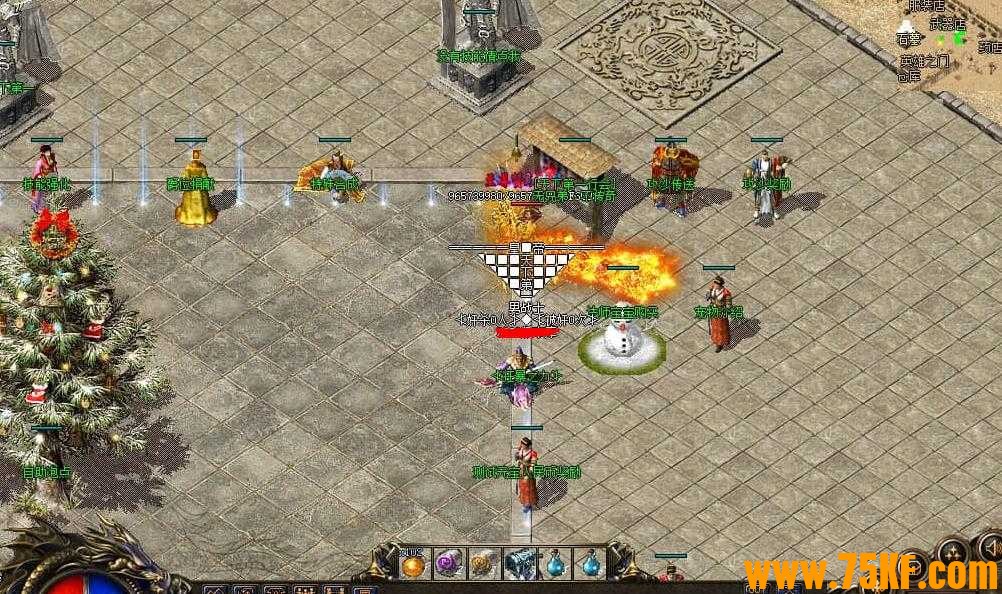This screenshot has width=1002, height=594.
Task: Click the 石墓 label on the minimap
Action: click(x=908, y=40)
